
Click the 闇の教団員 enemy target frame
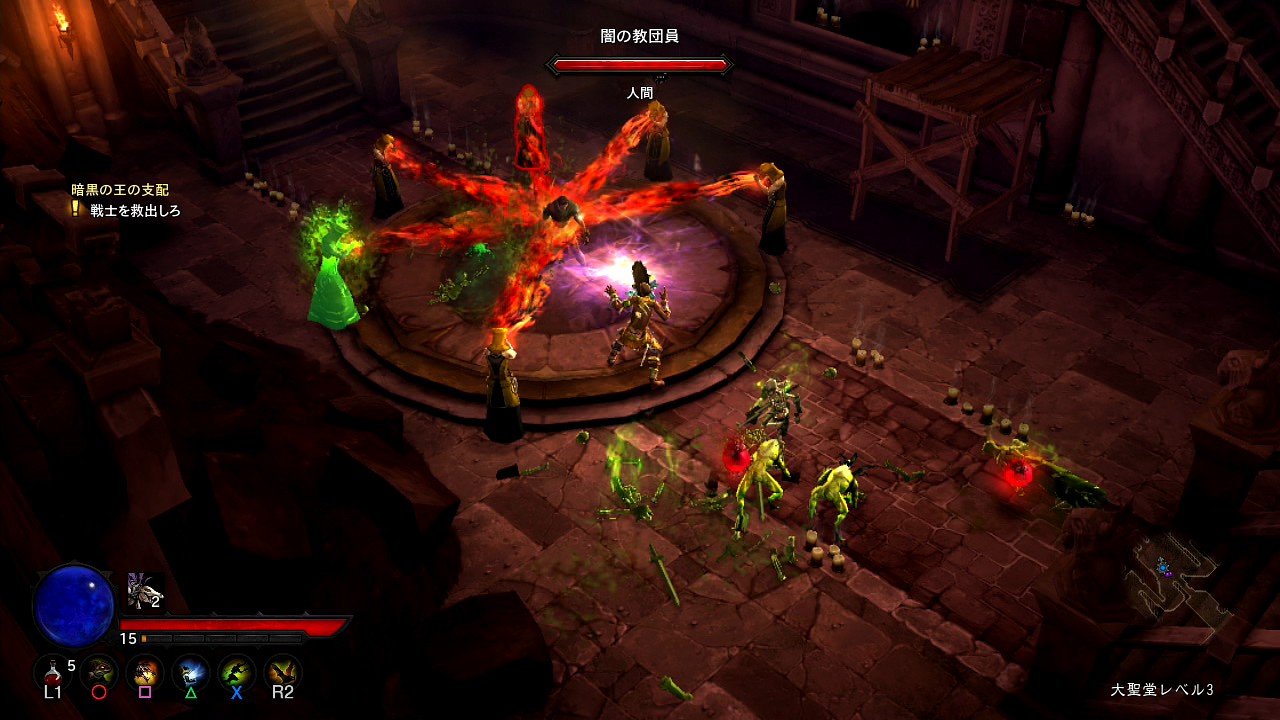click(x=640, y=65)
